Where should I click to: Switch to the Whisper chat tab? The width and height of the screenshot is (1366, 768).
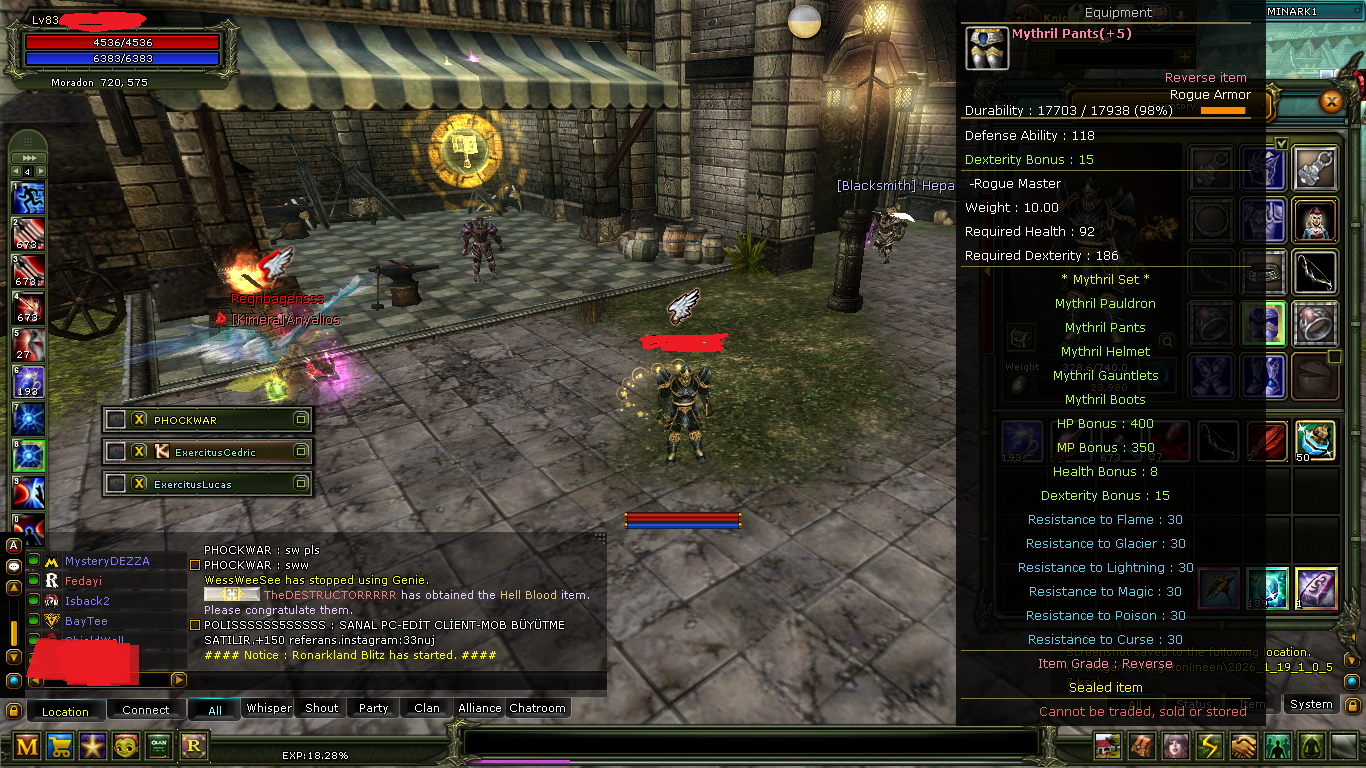coord(267,708)
